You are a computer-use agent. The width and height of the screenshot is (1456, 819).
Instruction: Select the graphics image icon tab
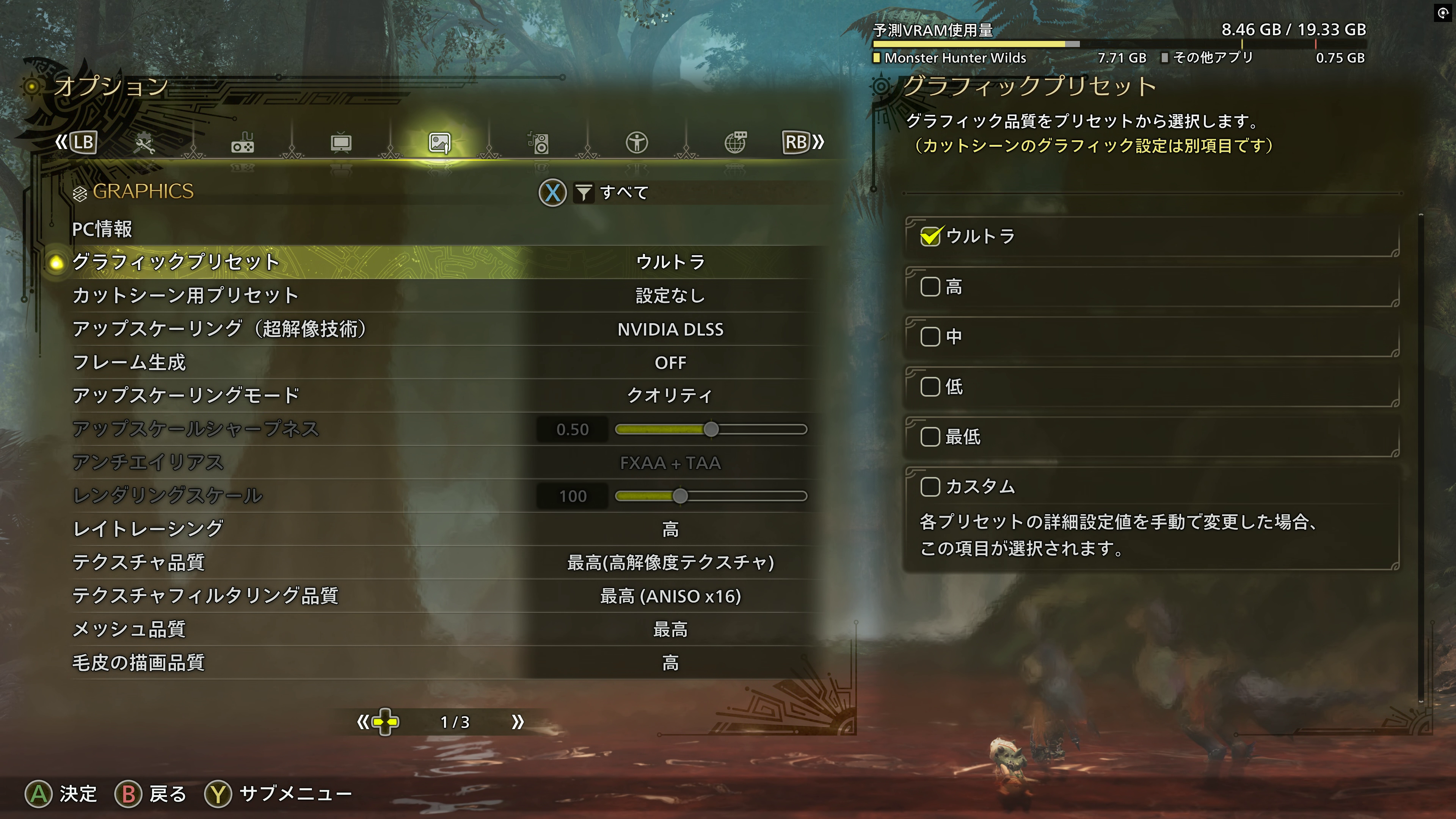(440, 144)
